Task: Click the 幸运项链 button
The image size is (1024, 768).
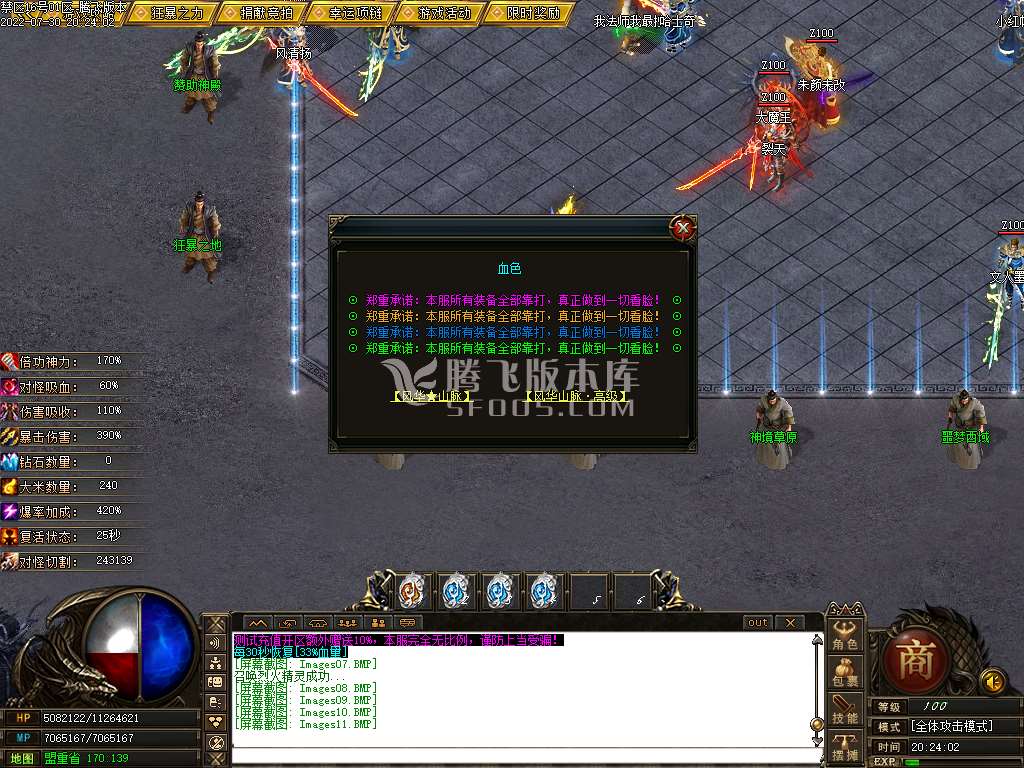Action: tap(355, 13)
